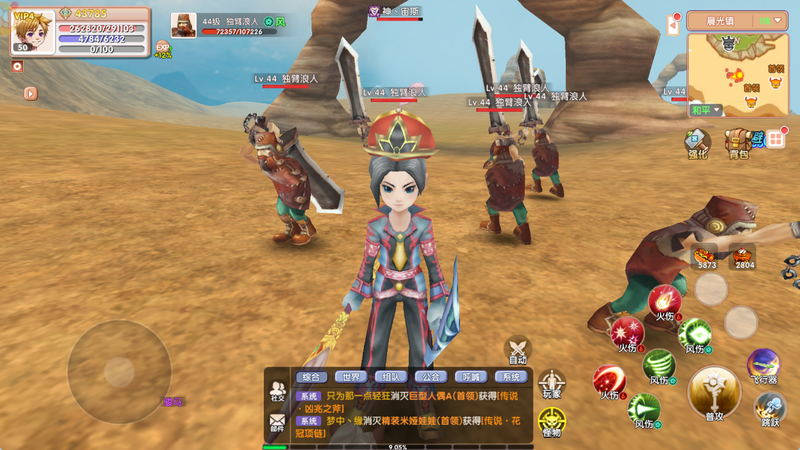Activate the 飞行器 aircraft button
The width and height of the screenshot is (800, 450).
tap(763, 365)
